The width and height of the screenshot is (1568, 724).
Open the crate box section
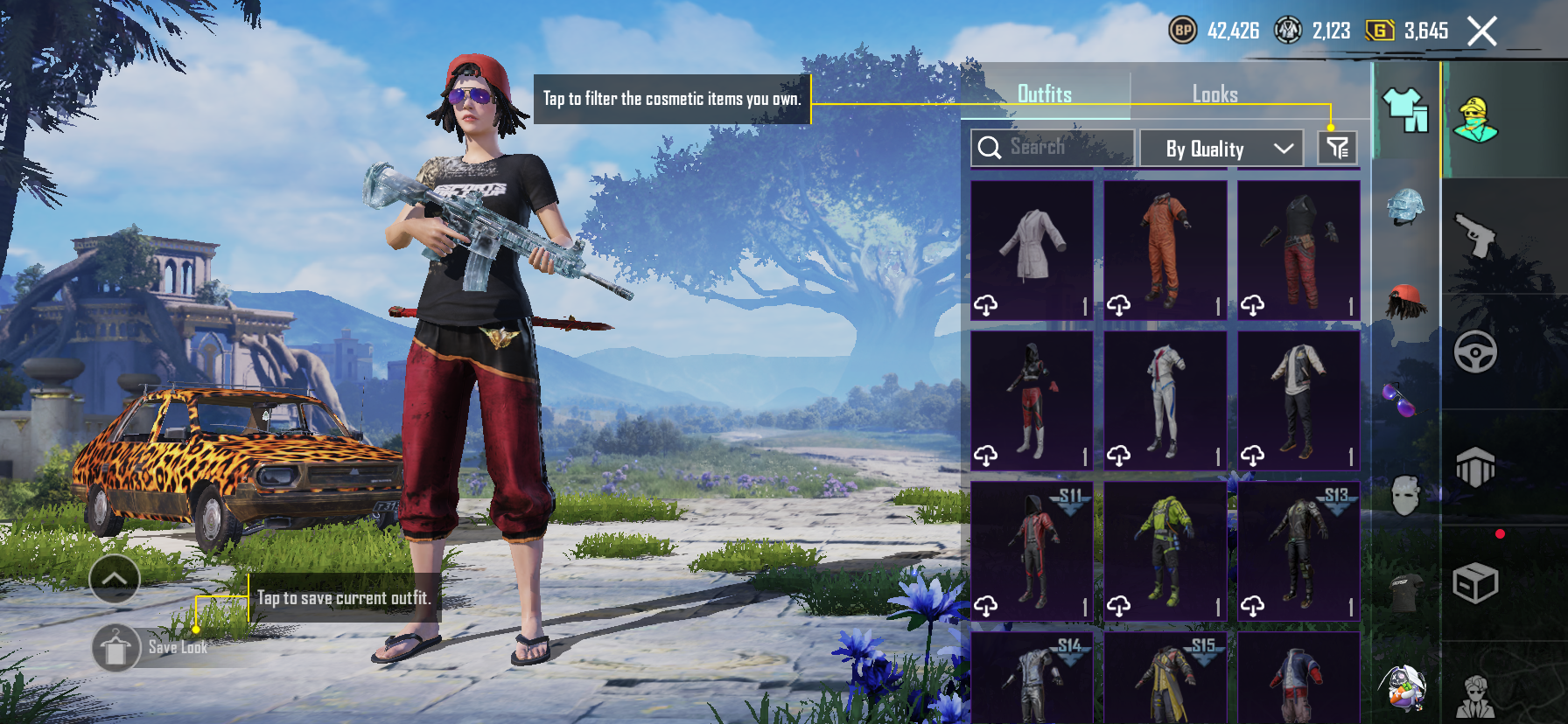[1475, 583]
